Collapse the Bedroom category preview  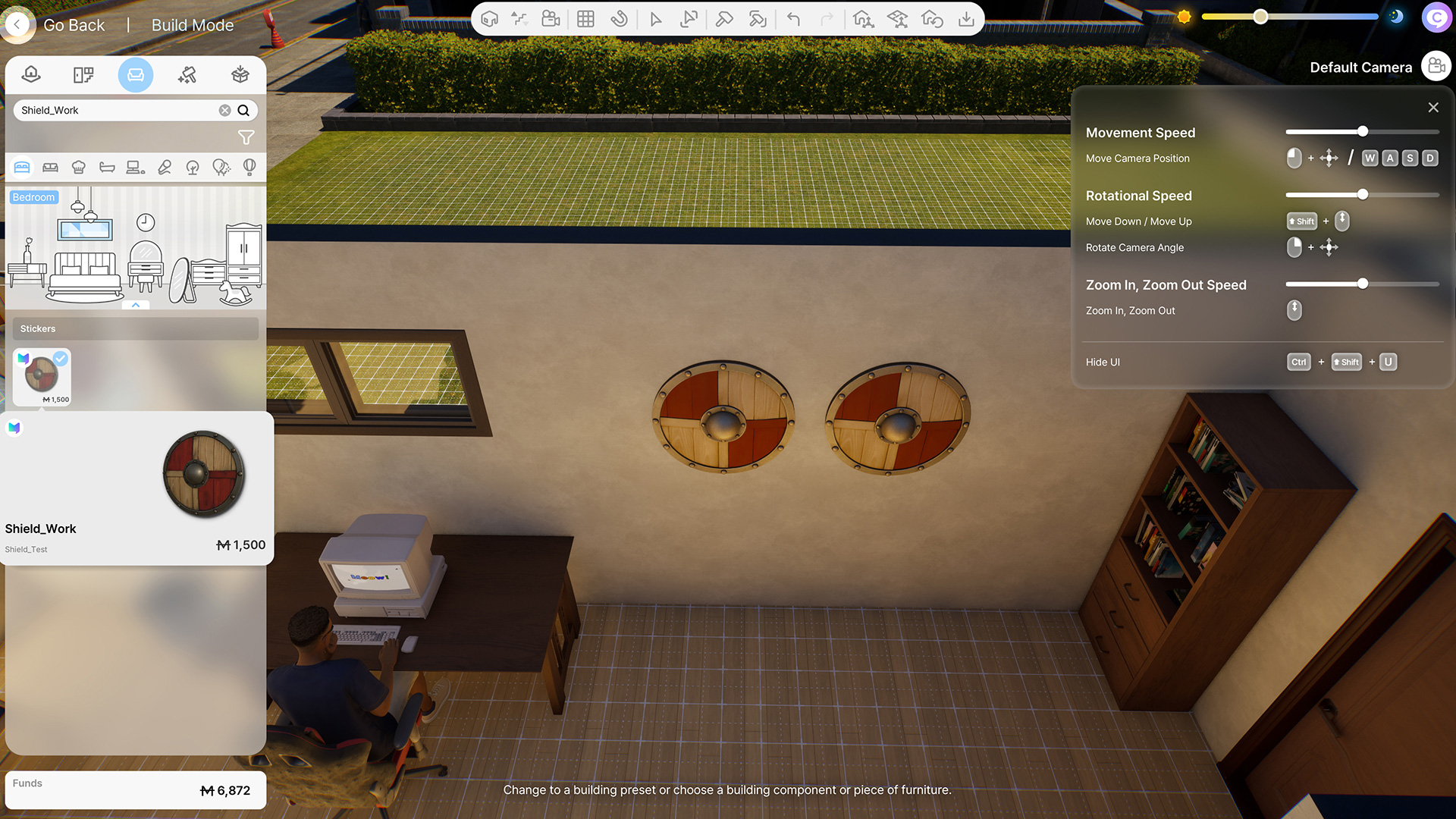pos(136,305)
